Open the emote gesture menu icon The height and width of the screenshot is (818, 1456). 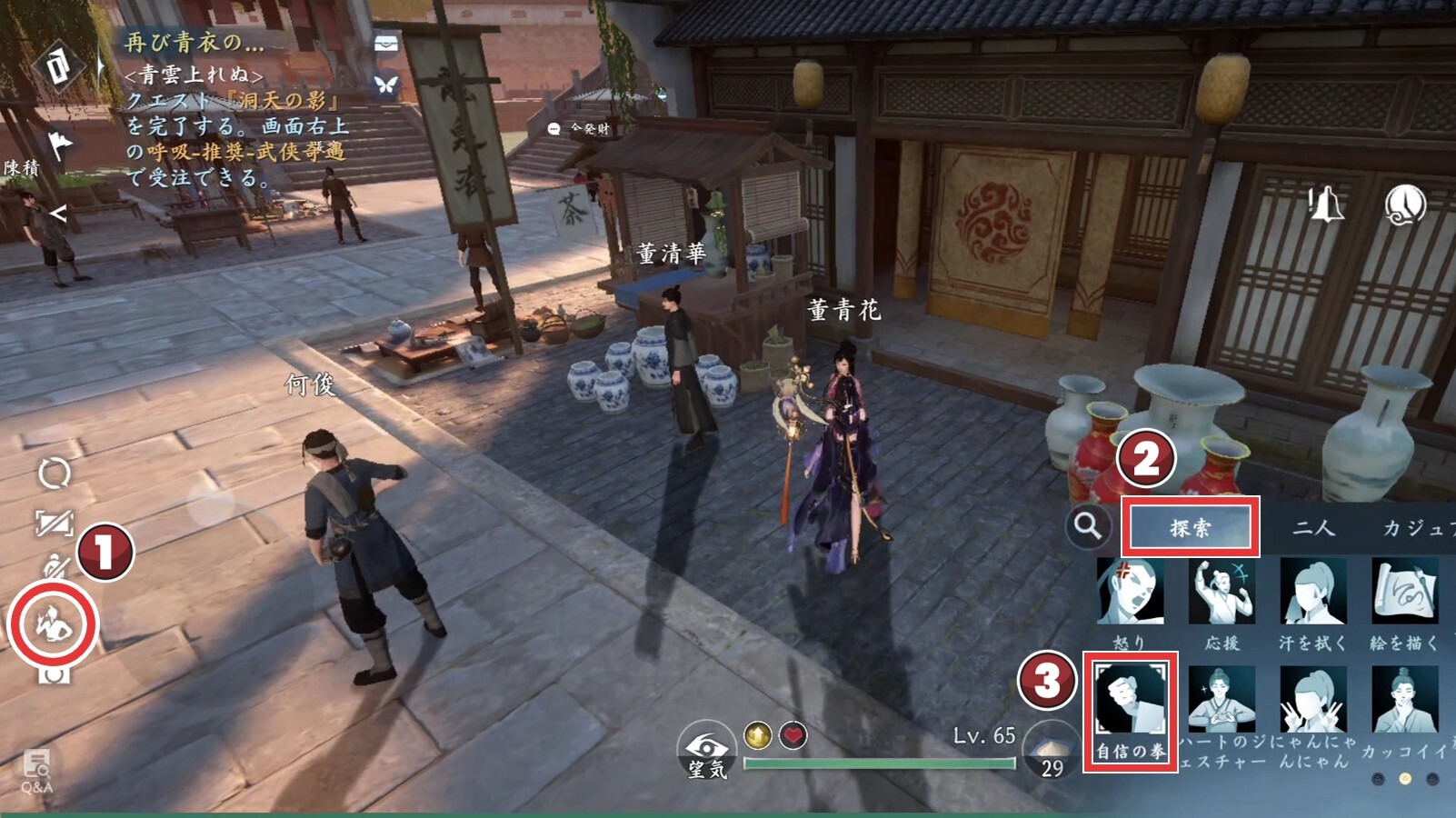53,623
